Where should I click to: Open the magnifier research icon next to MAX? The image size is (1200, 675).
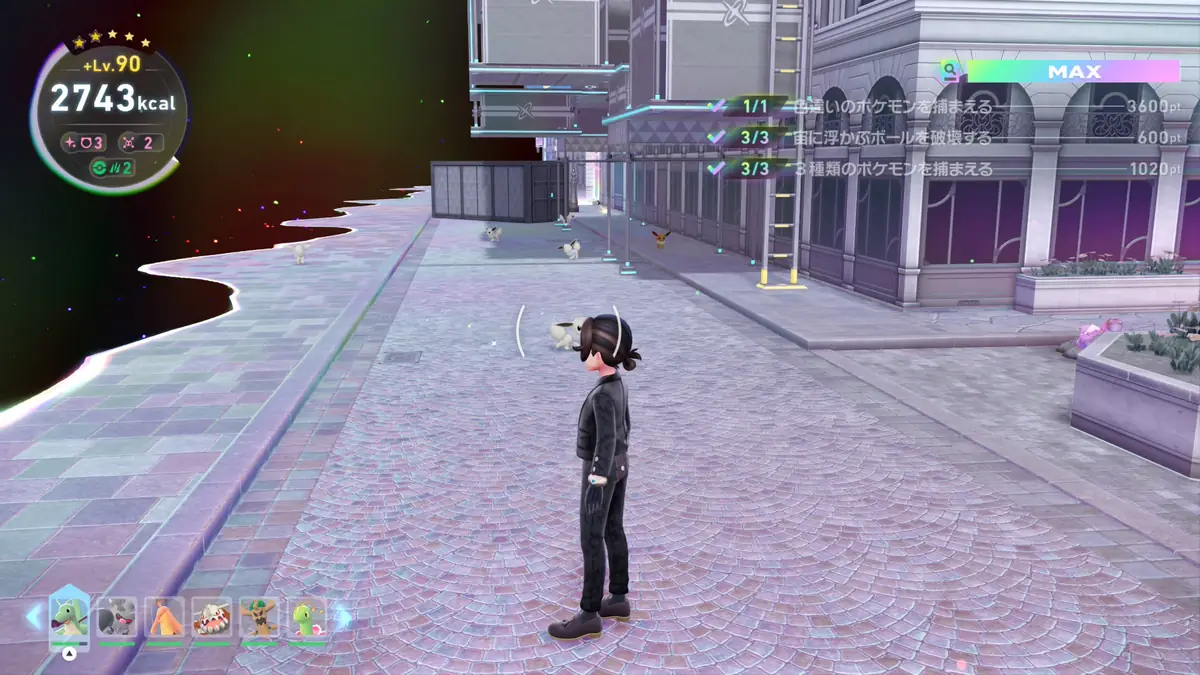tap(948, 71)
